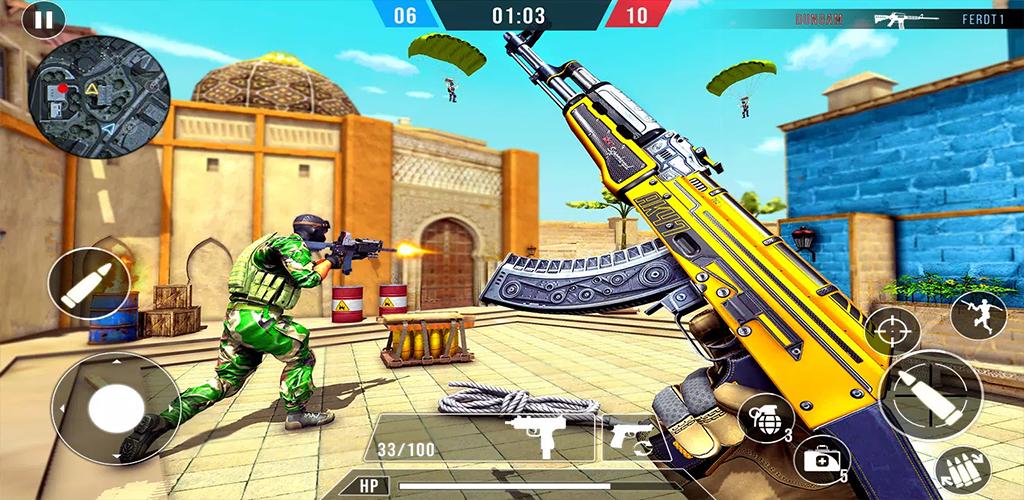Throw a grenade using the grenade icon
Viewport: 1024px width, 500px height.
point(765,418)
